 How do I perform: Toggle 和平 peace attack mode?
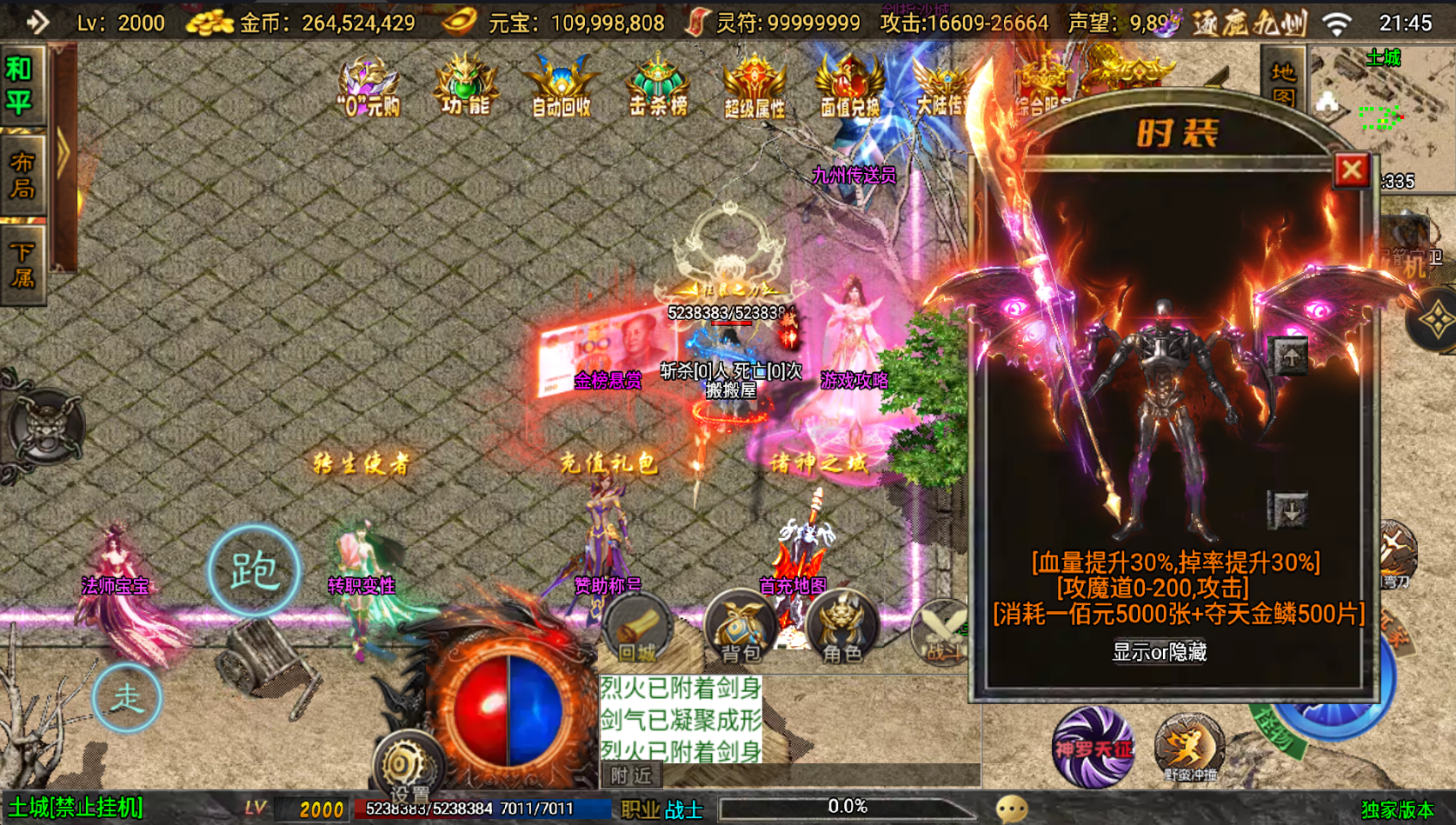click(x=23, y=83)
